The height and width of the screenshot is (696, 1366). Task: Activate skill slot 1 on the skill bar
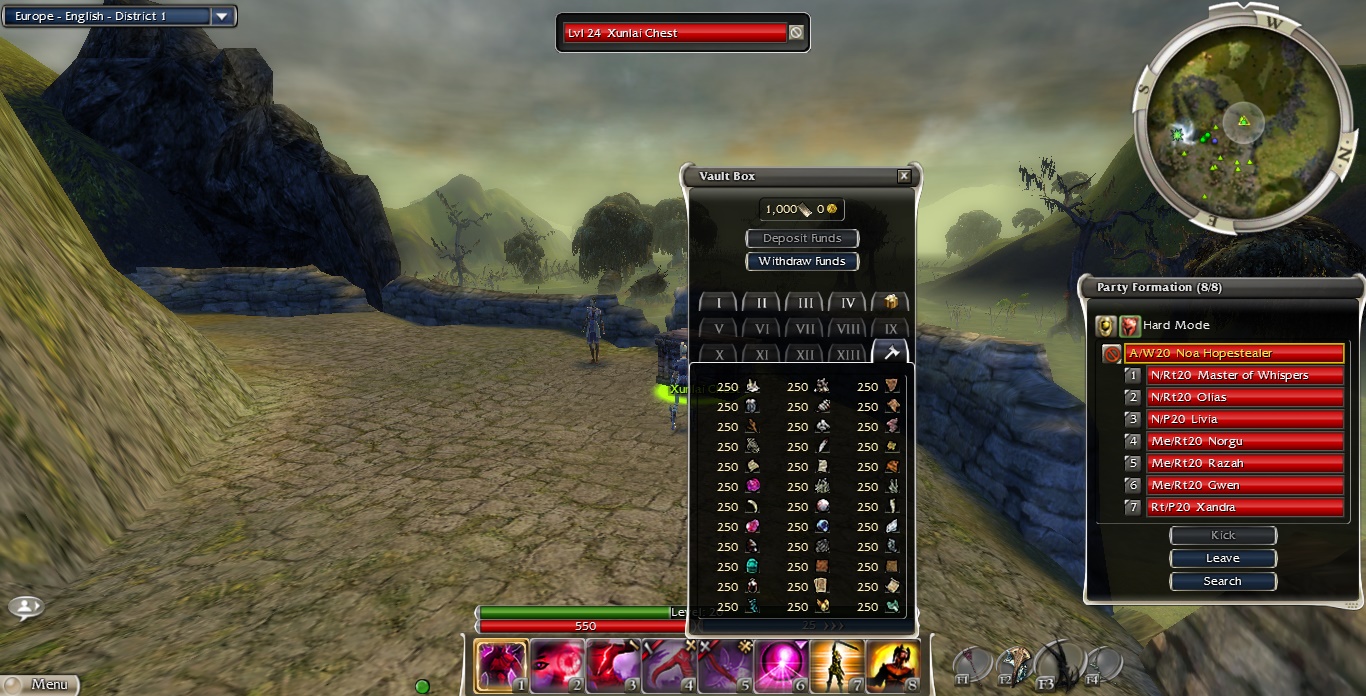pos(501,665)
